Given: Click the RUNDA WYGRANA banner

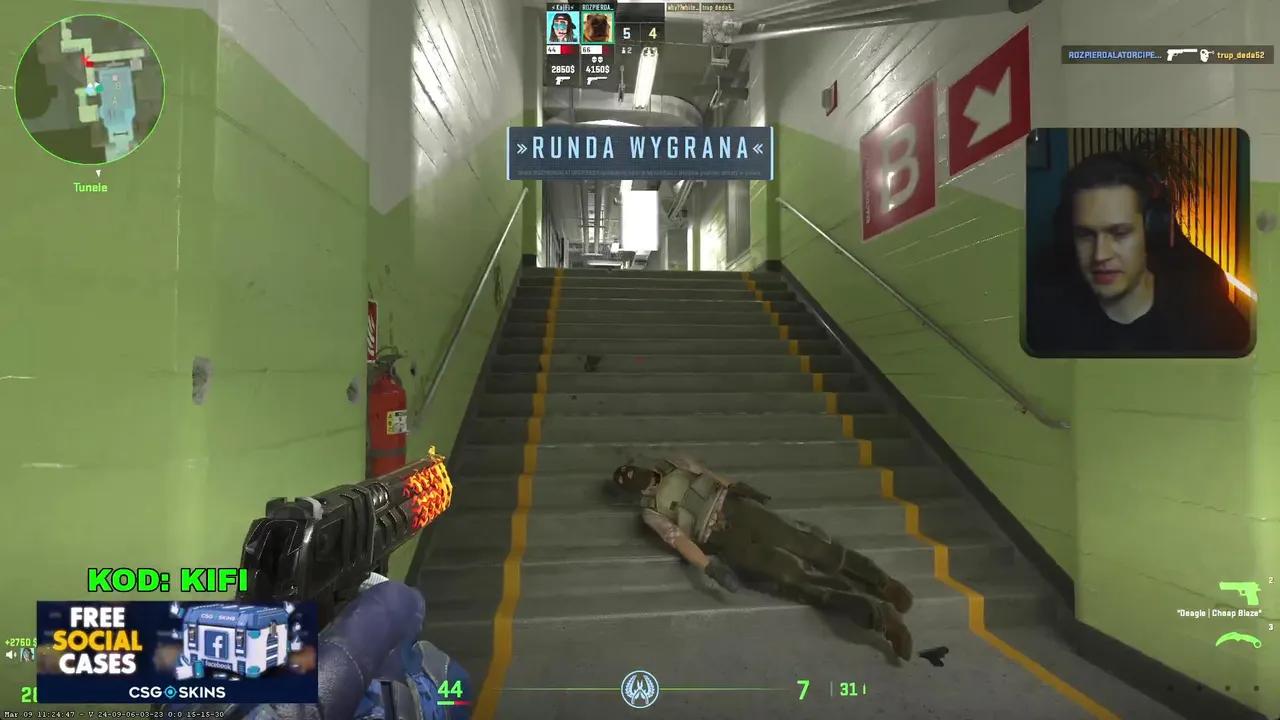Looking at the screenshot, I should [640, 150].
